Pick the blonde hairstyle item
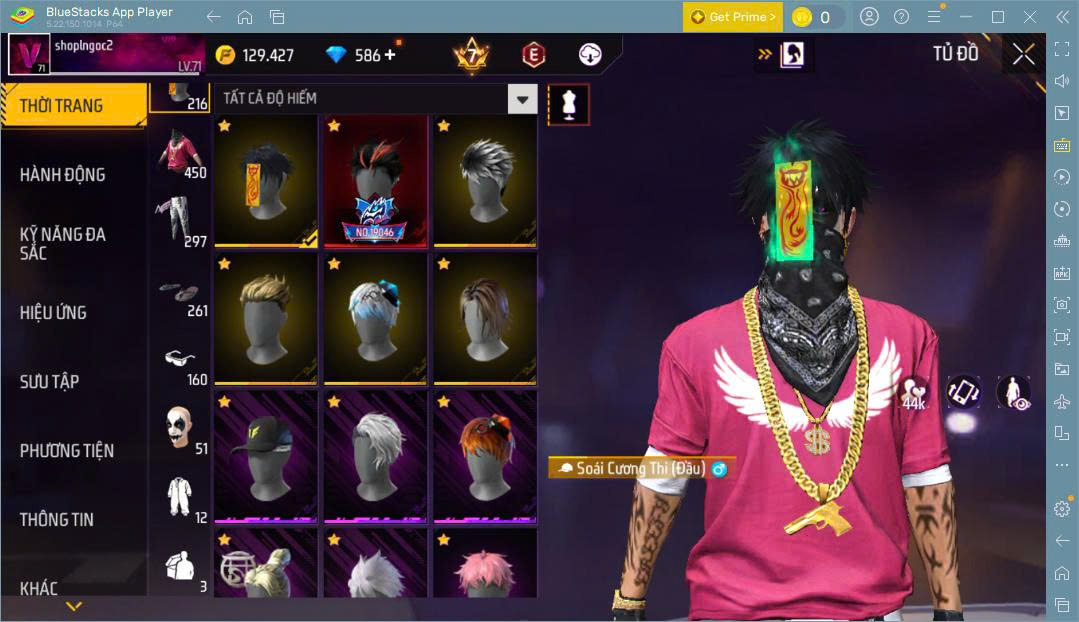Viewport: 1079px width, 622px height. tap(266, 318)
